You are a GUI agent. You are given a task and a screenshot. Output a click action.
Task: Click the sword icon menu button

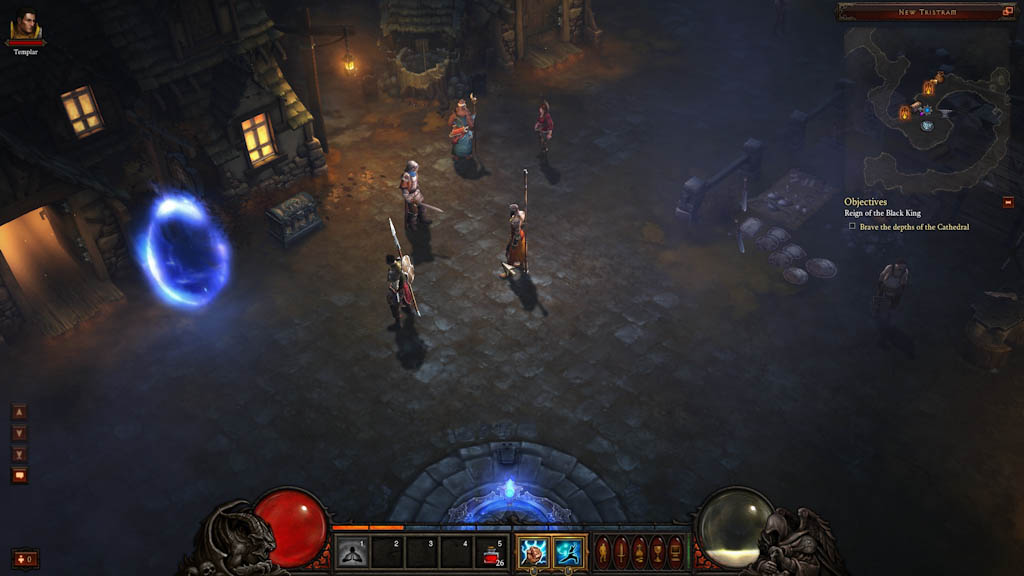tap(621, 552)
